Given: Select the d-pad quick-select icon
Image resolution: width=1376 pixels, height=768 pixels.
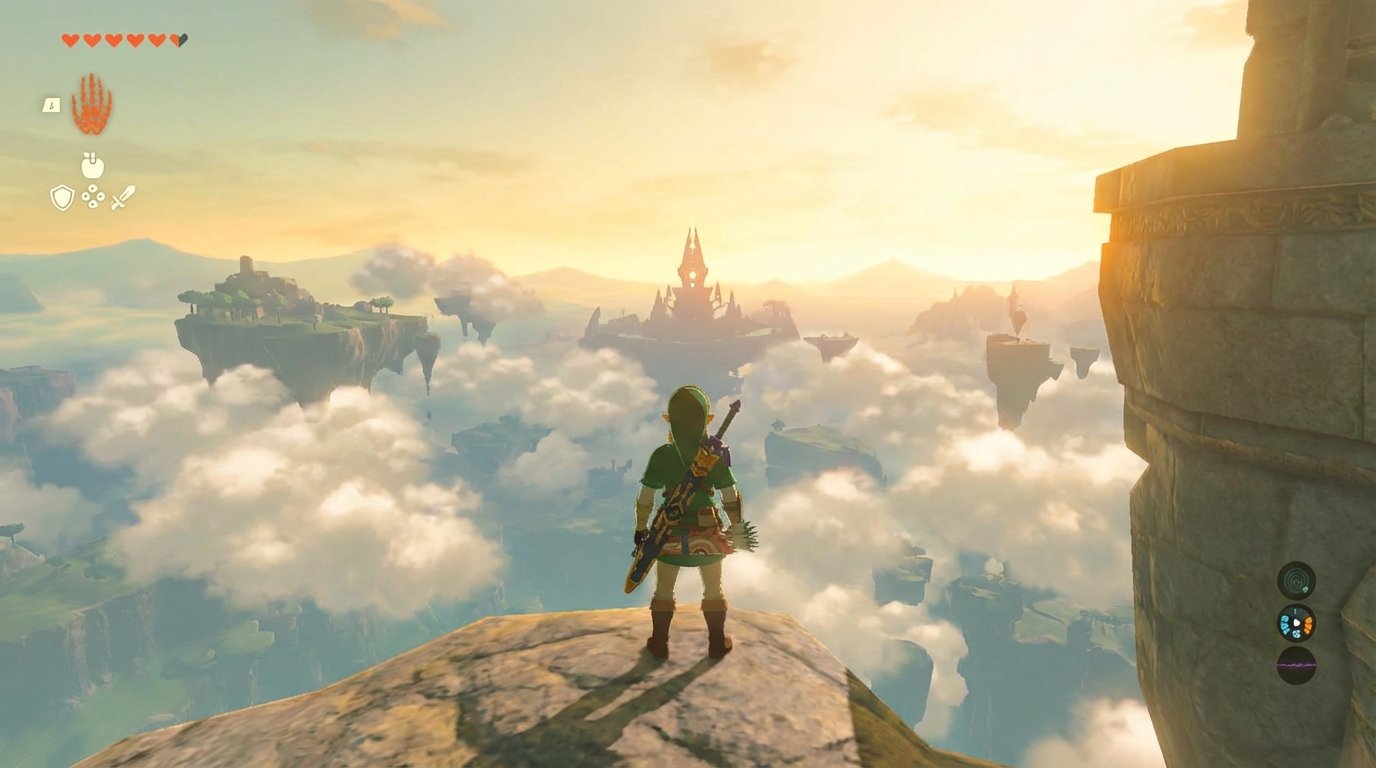Looking at the screenshot, I should (x=93, y=197).
